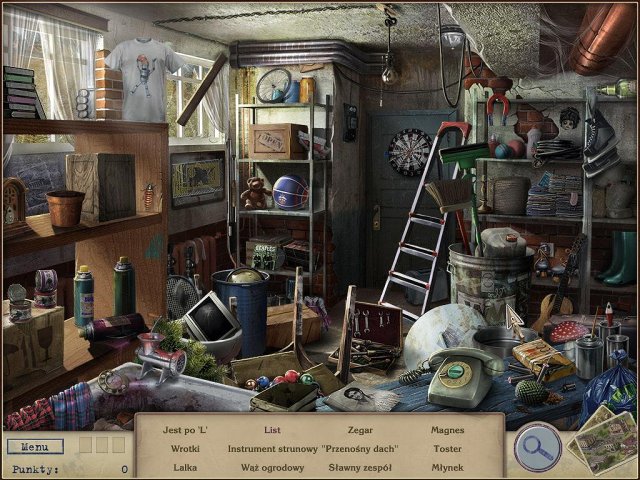Select the 'Jest po L' list entry
The width and height of the screenshot is (640, 480).
click(x=185, y=430)
